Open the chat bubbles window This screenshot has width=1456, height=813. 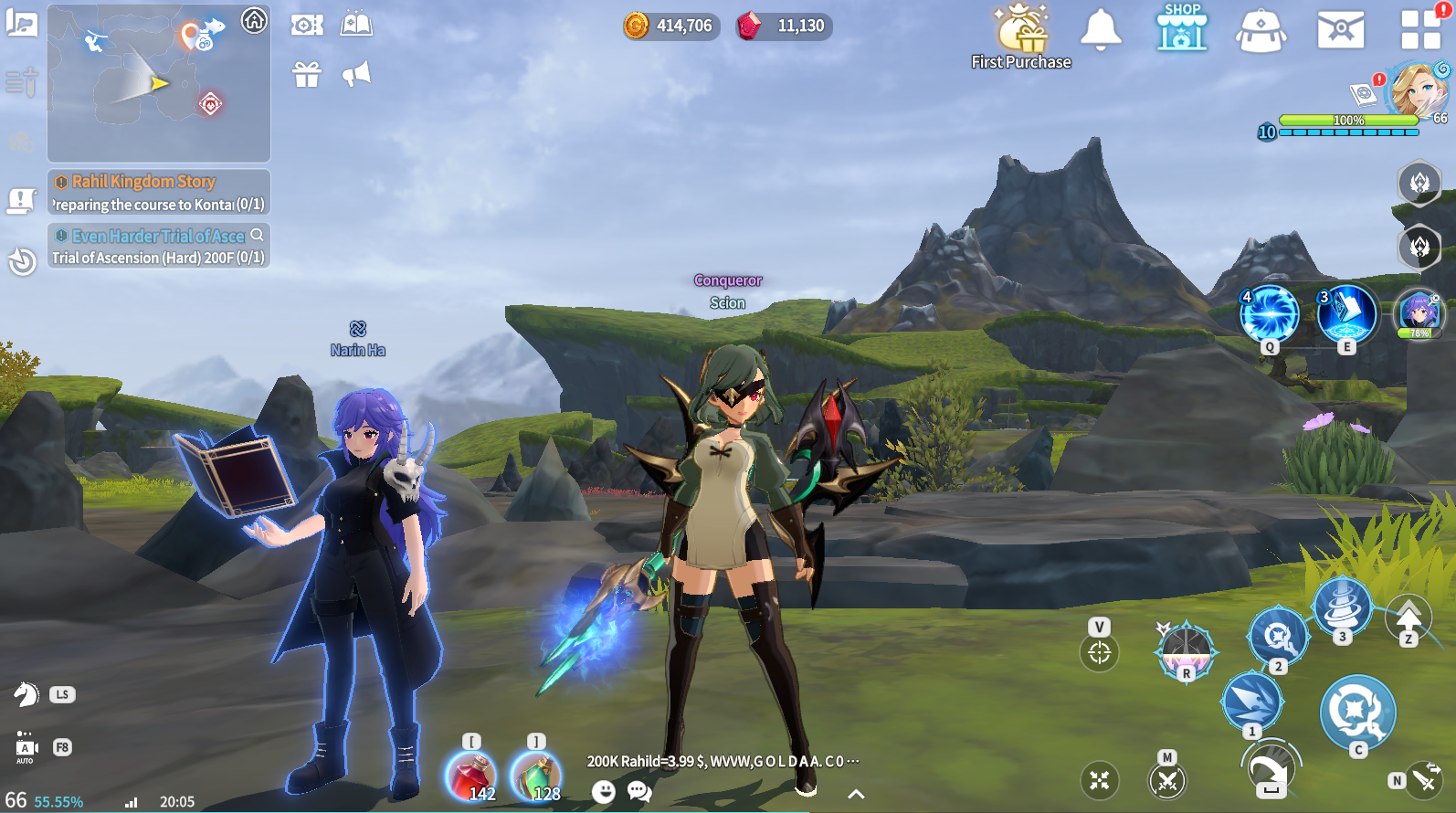(639, 791)
